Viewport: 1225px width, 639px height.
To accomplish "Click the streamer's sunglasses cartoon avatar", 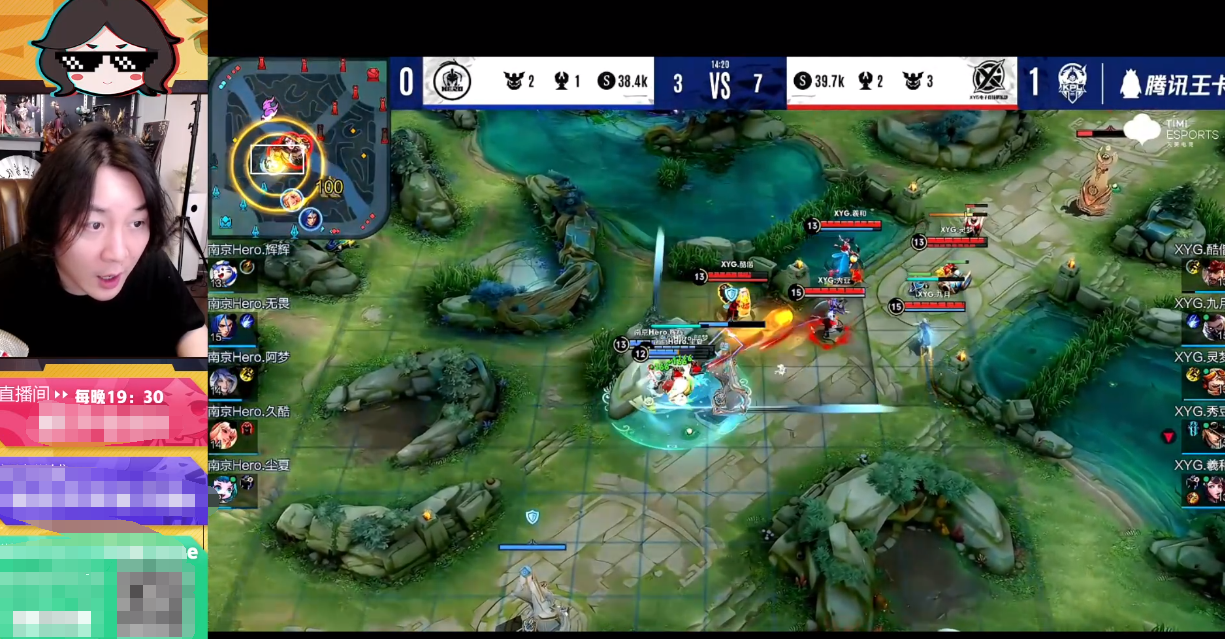I will pyautogui.click(x=105, y=45).
